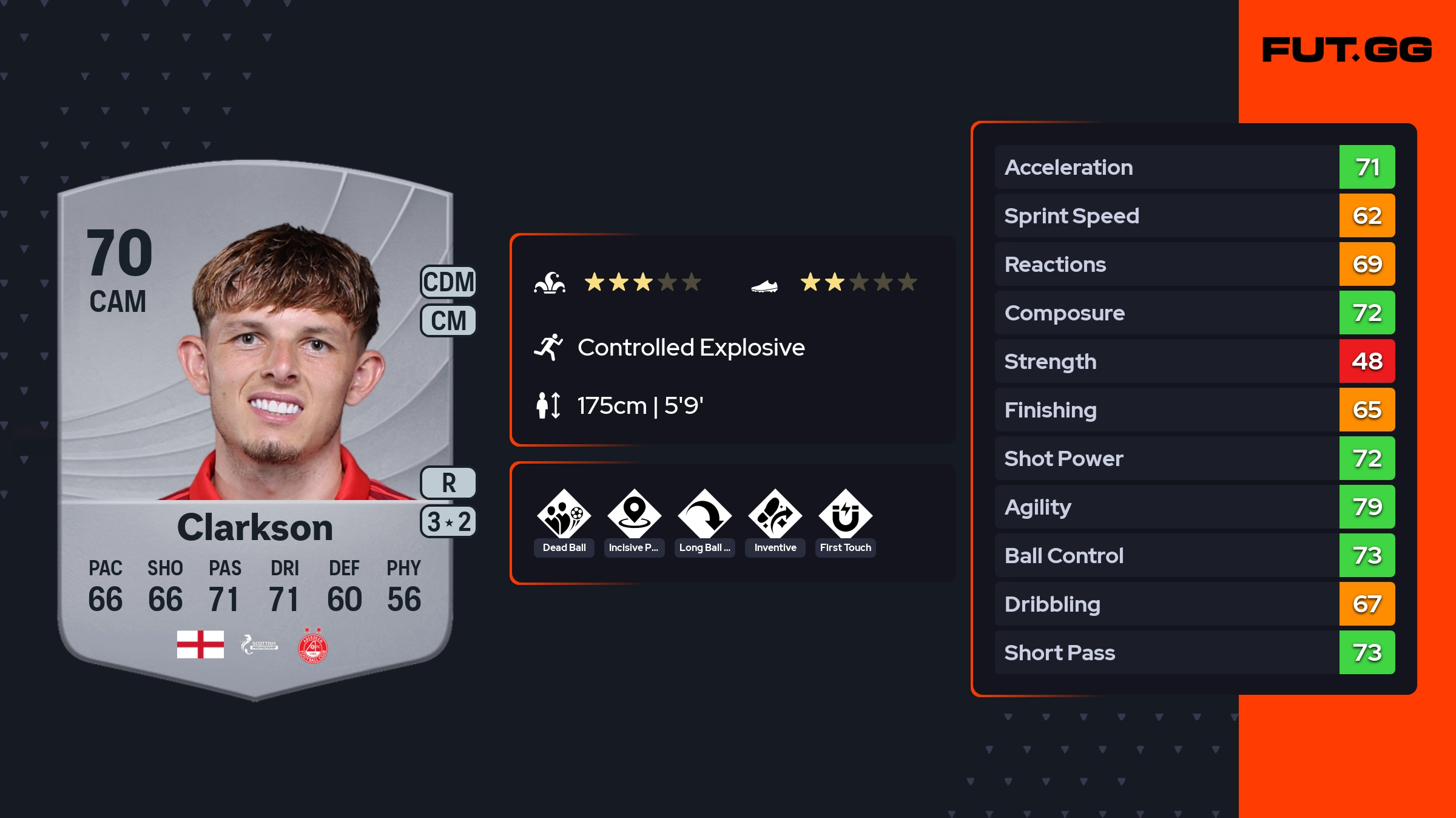
Task: Choose the Incisive Pass playstyle icon
Action: [x=634, y=515]
